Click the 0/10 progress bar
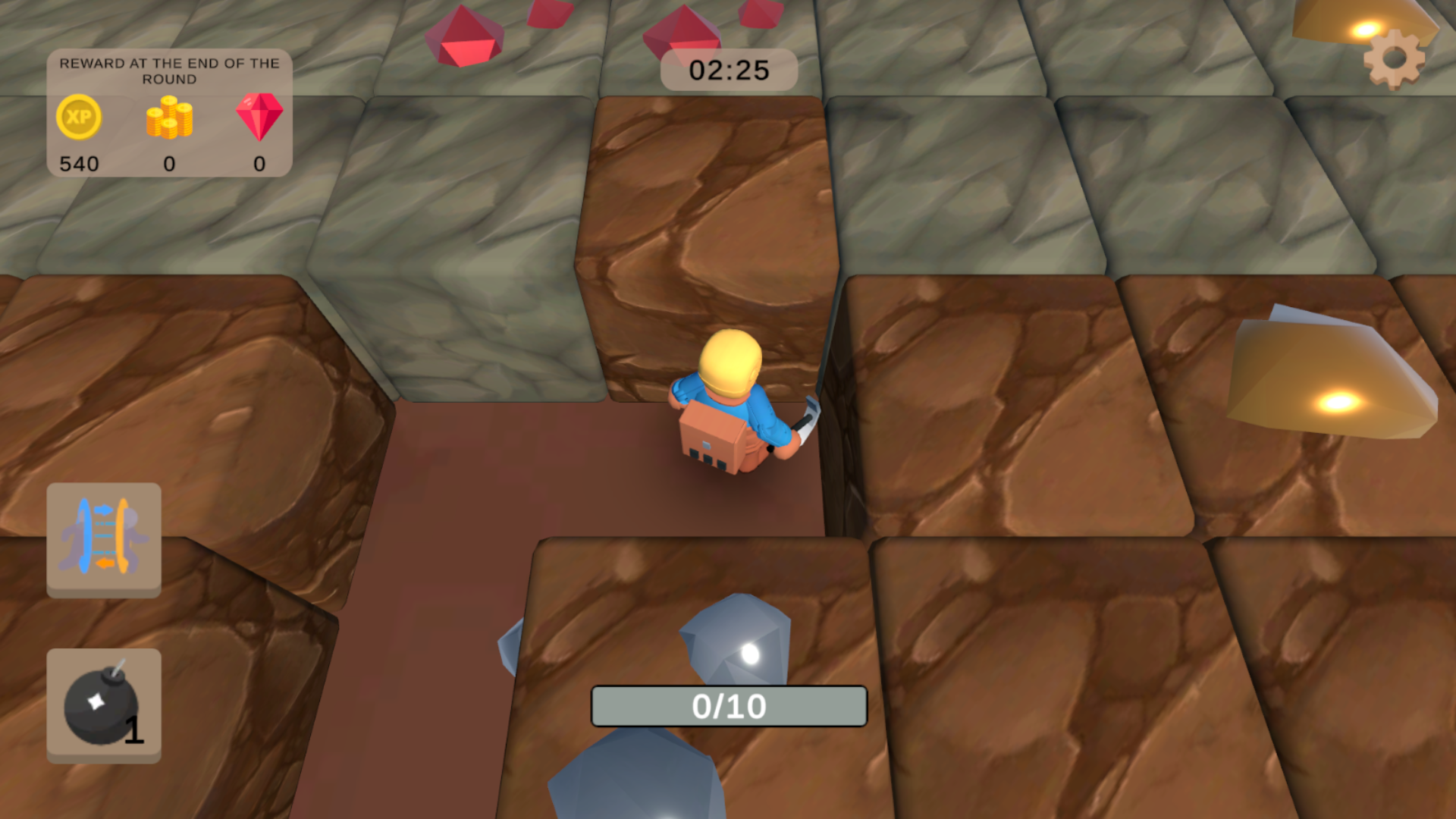The image size is (1456, 819). pyautogui.click(x=728, y=704)
